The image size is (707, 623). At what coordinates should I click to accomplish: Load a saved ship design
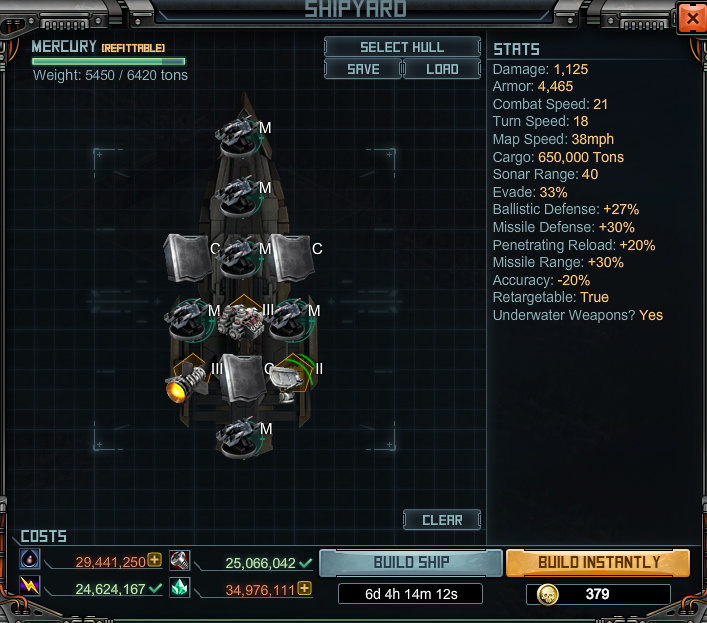pos(441,69)
